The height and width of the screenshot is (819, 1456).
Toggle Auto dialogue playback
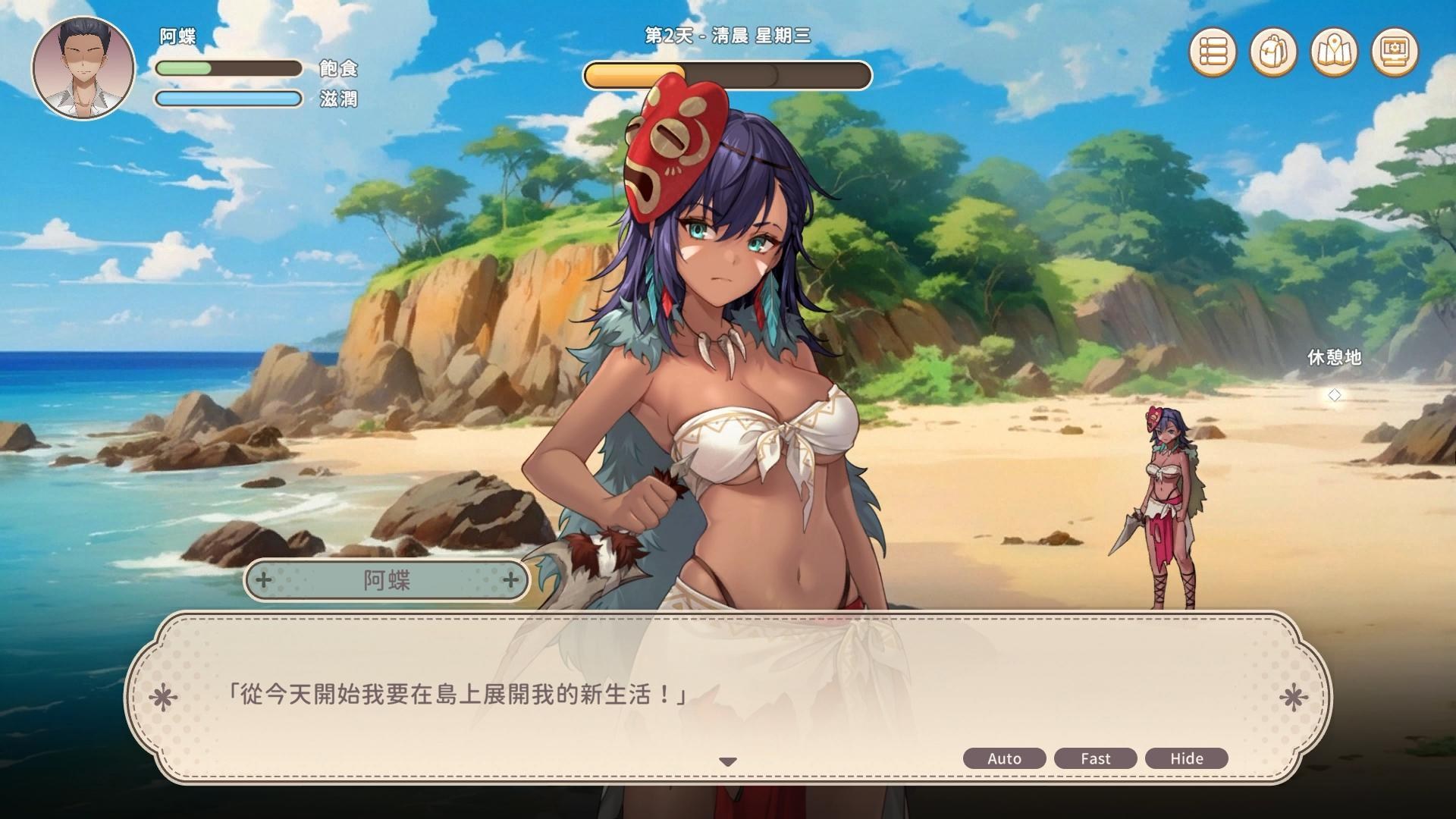pyautogui.click(x=1003, y=758)
